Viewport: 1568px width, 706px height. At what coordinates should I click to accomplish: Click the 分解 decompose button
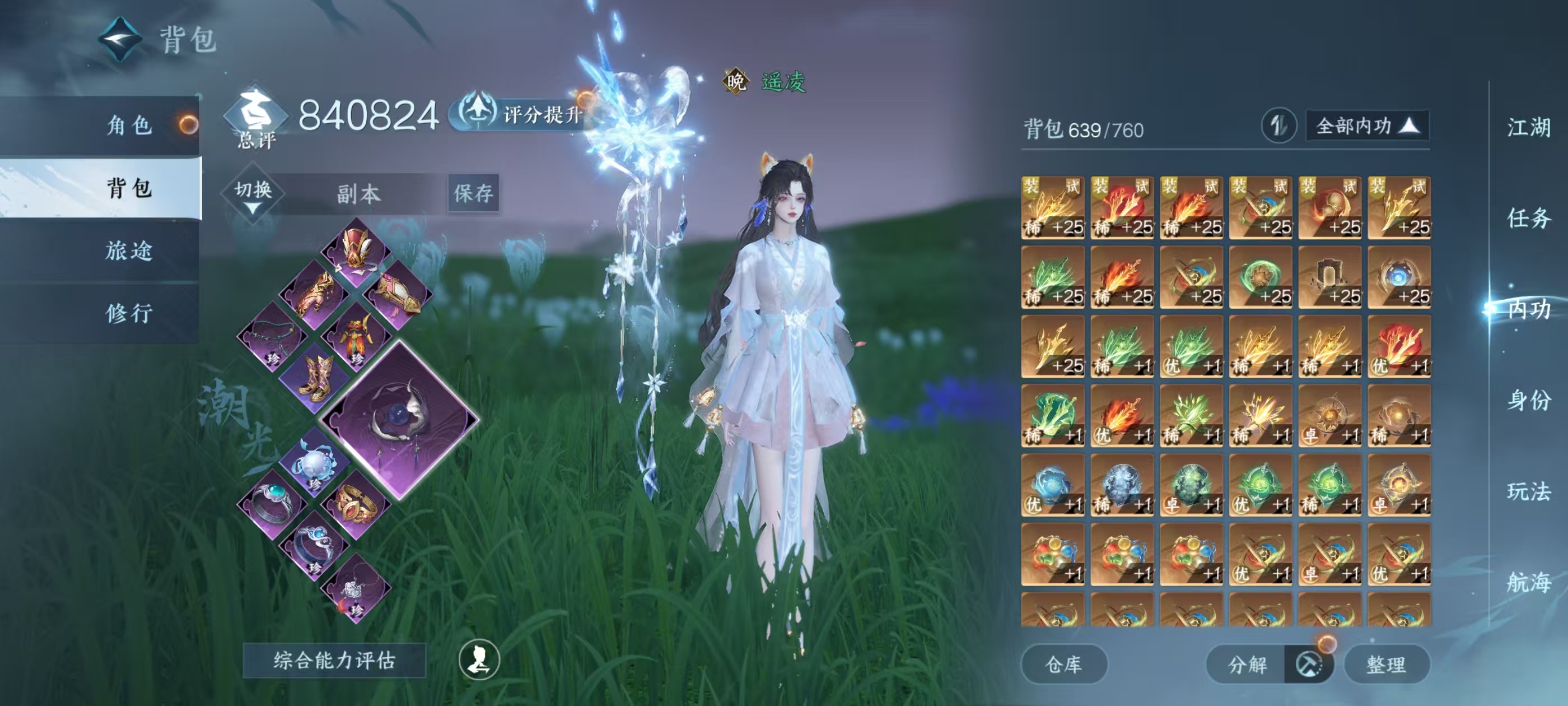pos(1247,664)
